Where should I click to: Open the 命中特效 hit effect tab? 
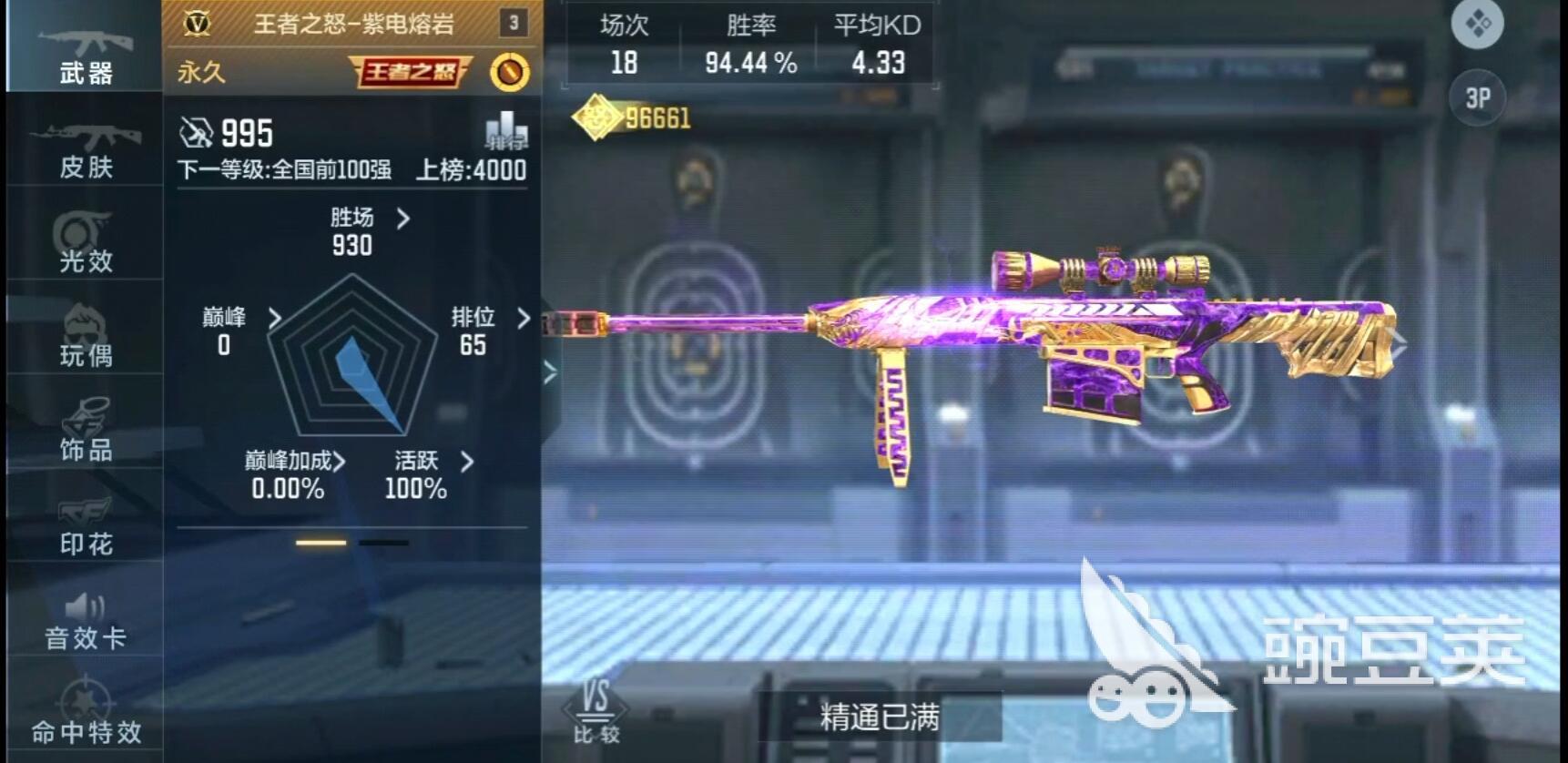point(85,713)
